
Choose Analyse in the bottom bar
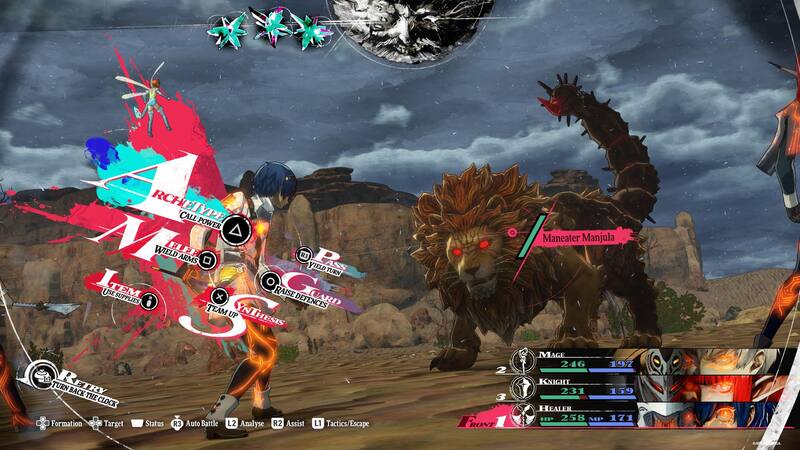tap(245, 423)
